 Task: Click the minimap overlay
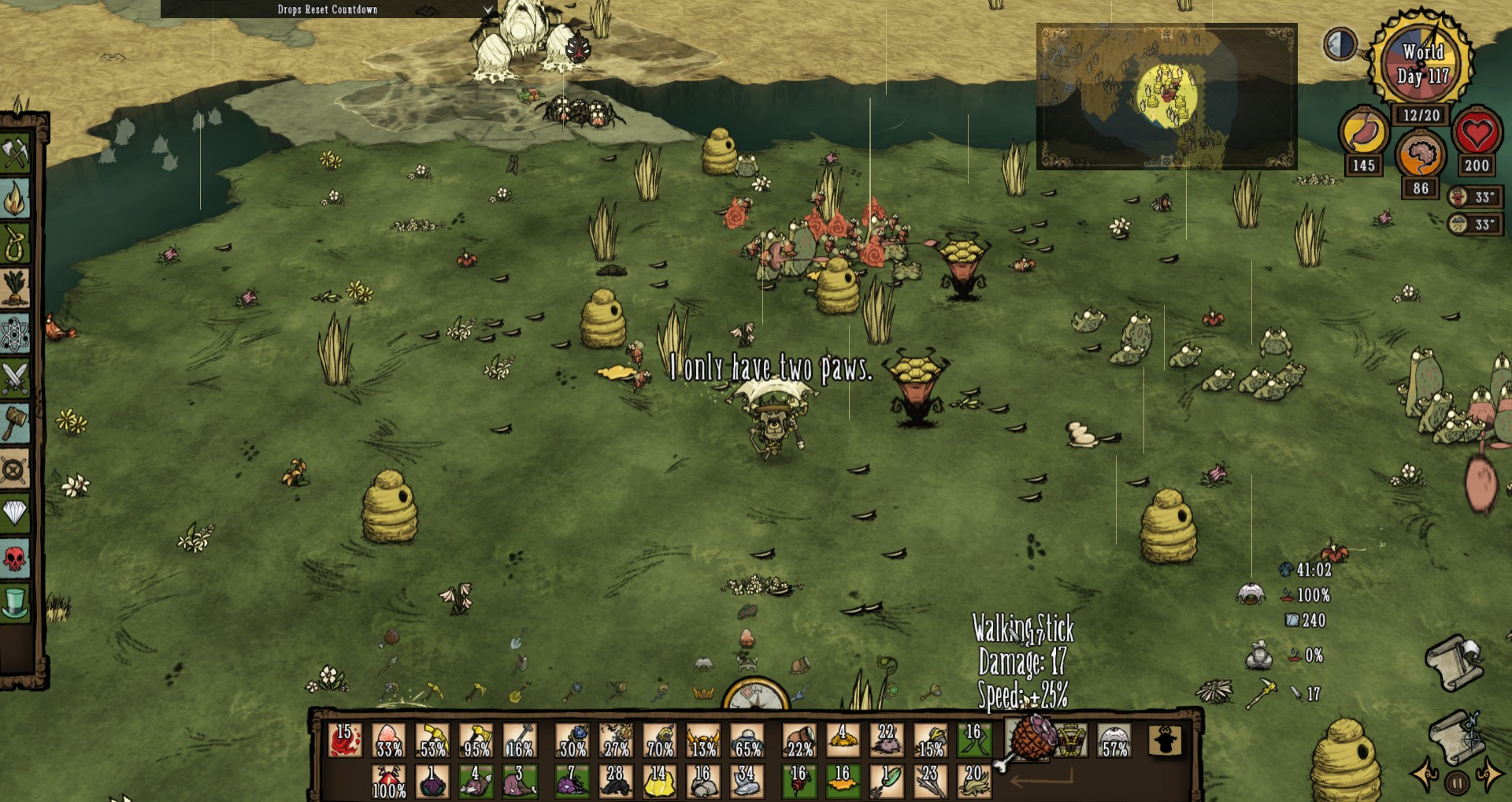click(x=1166, y=96)
